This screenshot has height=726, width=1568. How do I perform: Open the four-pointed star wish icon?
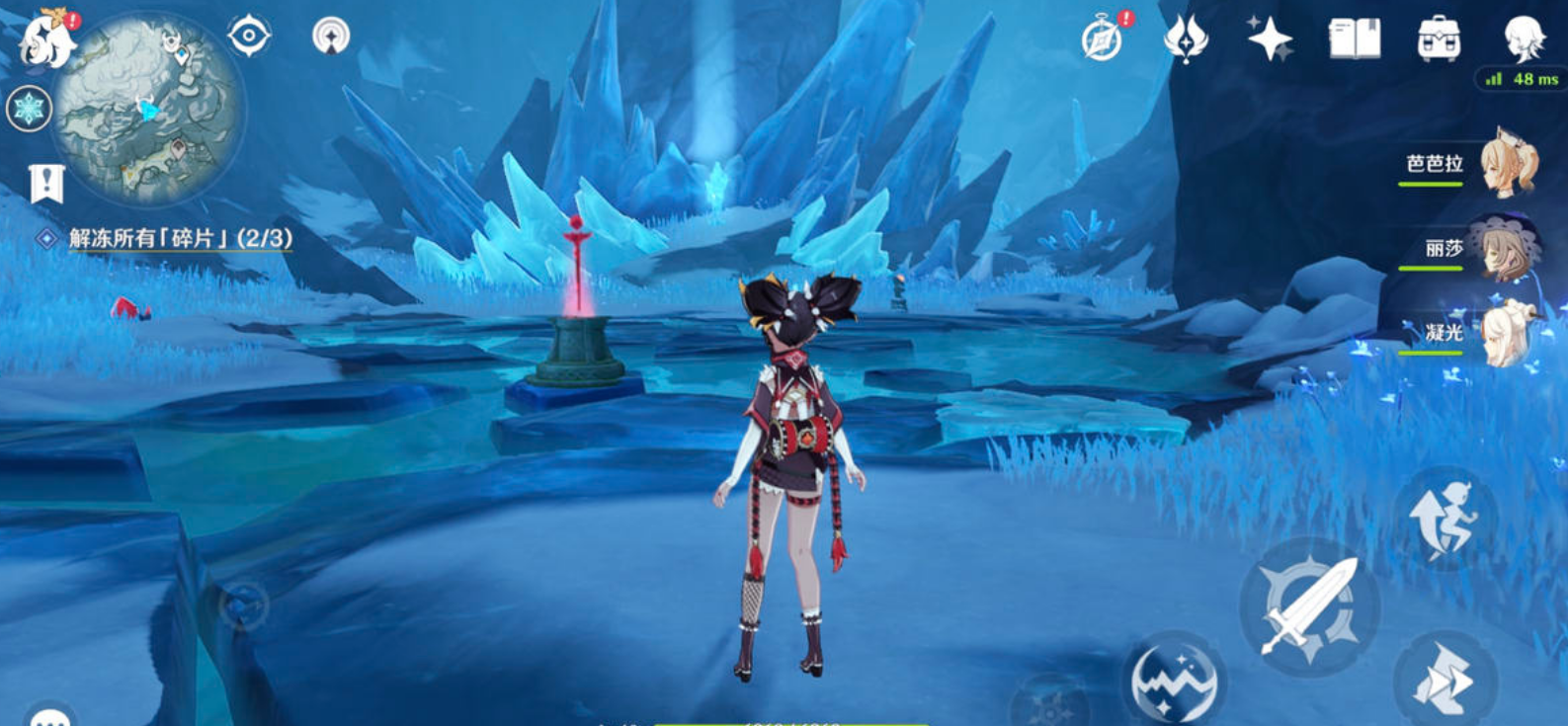coord(1269,40)
